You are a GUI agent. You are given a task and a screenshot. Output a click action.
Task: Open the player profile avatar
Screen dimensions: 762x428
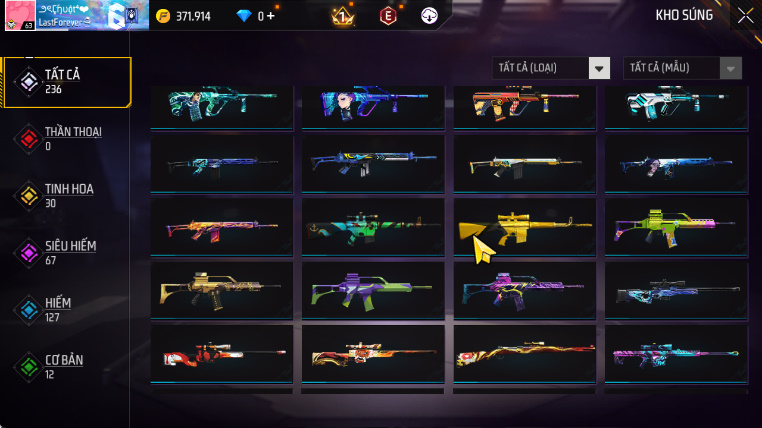click(18, 15)
